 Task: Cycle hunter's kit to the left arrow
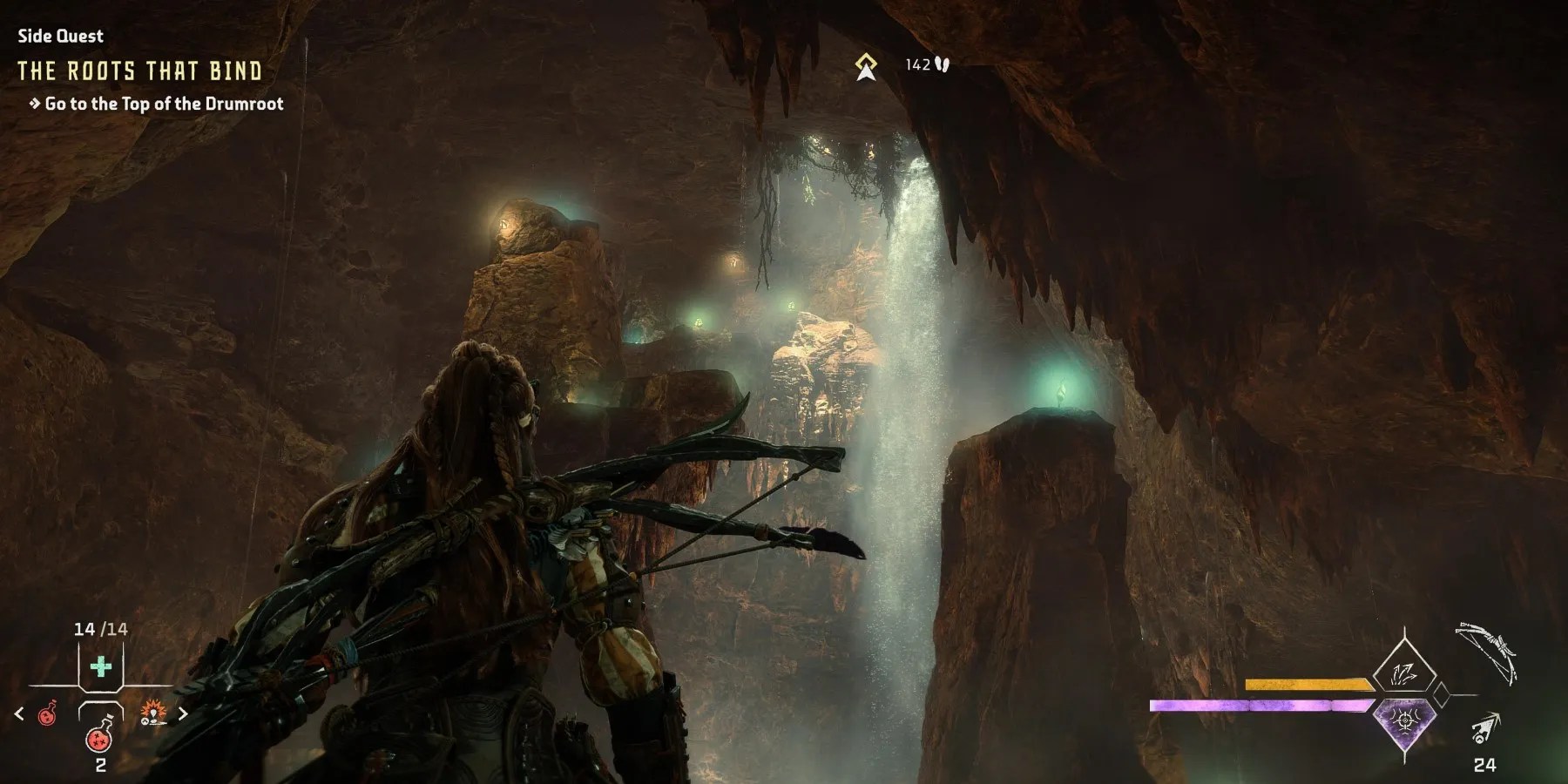[x=19, y=714]
